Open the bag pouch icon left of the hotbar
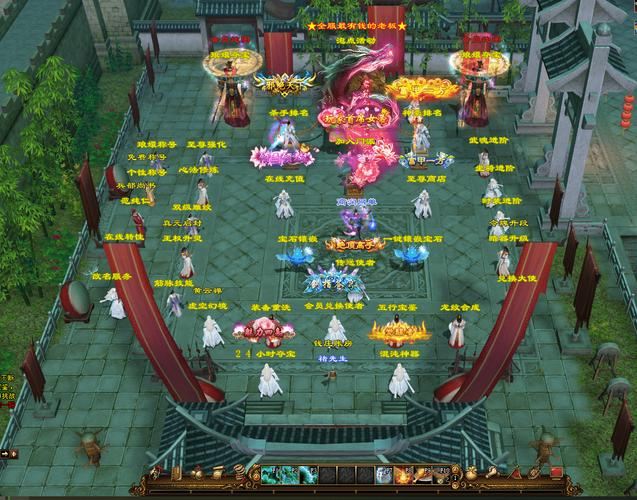 pos(199,472)
